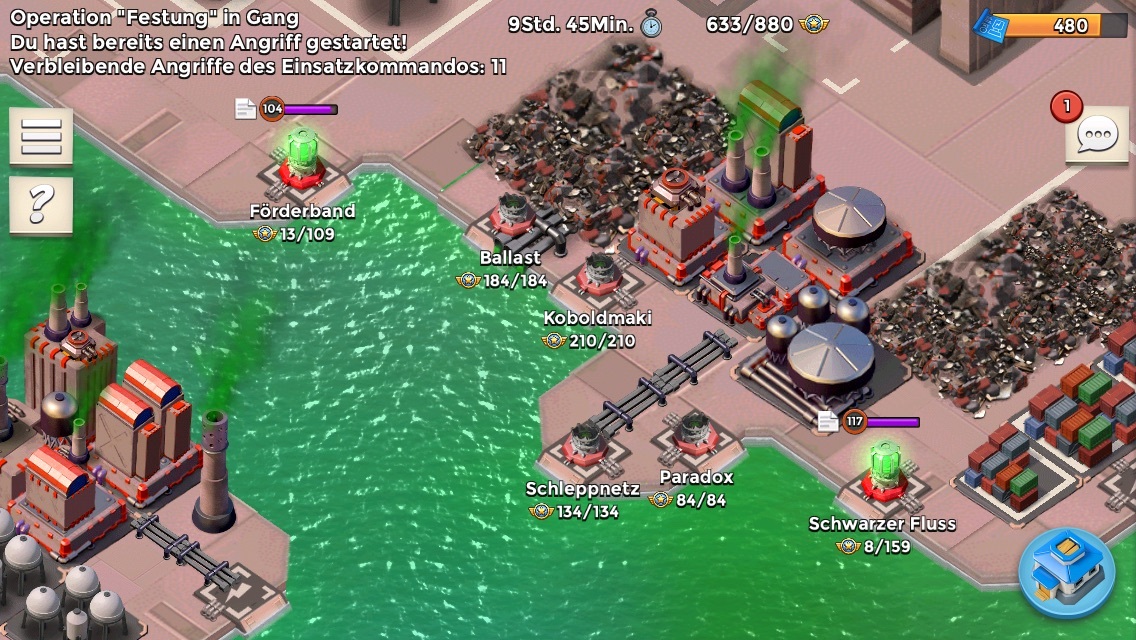Choose the Koboldmaki target base
Screen dimensions: 1136x640
click(599, 274)
